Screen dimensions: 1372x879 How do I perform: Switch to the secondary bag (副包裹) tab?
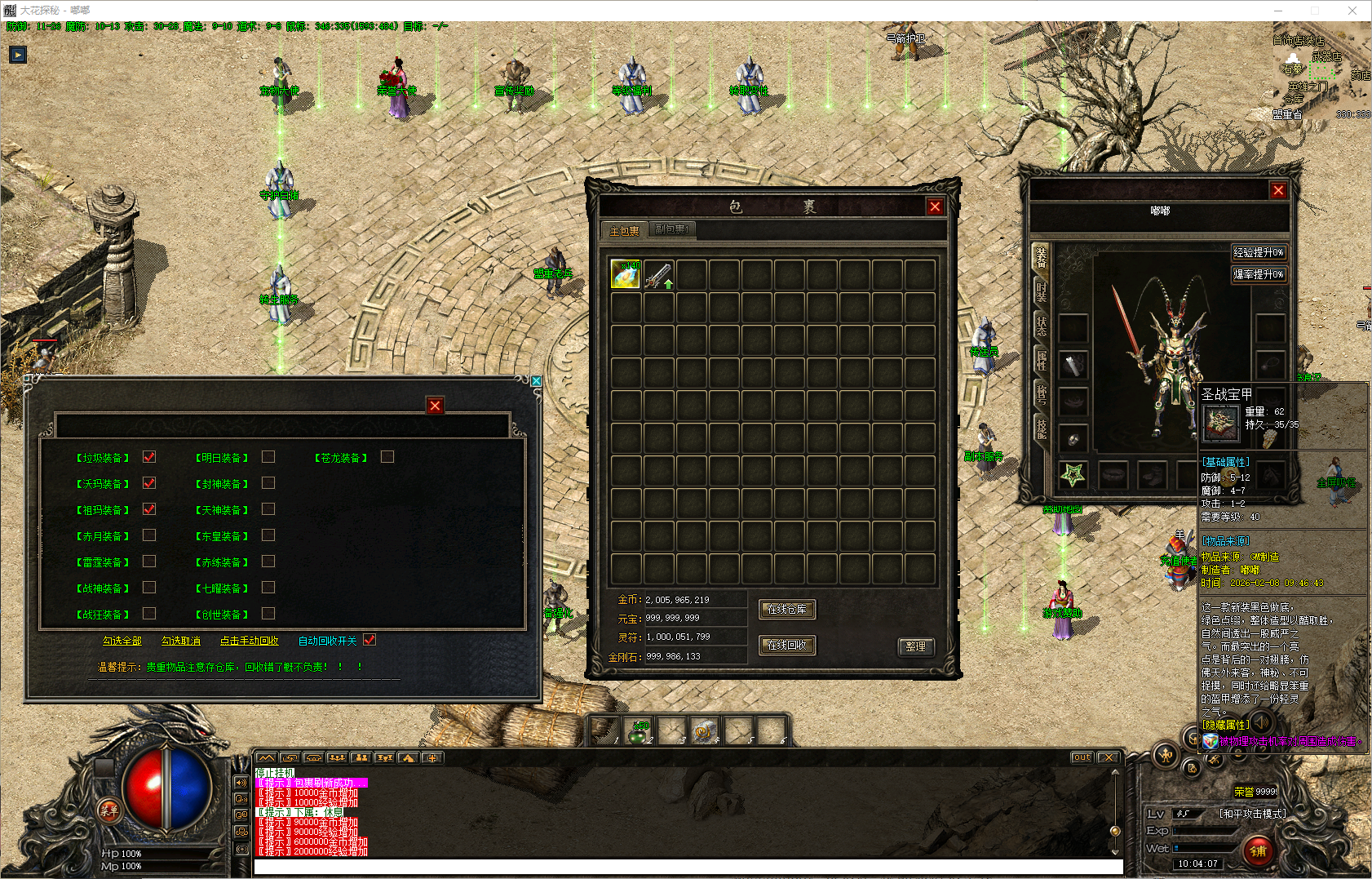(x=673, y=230)
